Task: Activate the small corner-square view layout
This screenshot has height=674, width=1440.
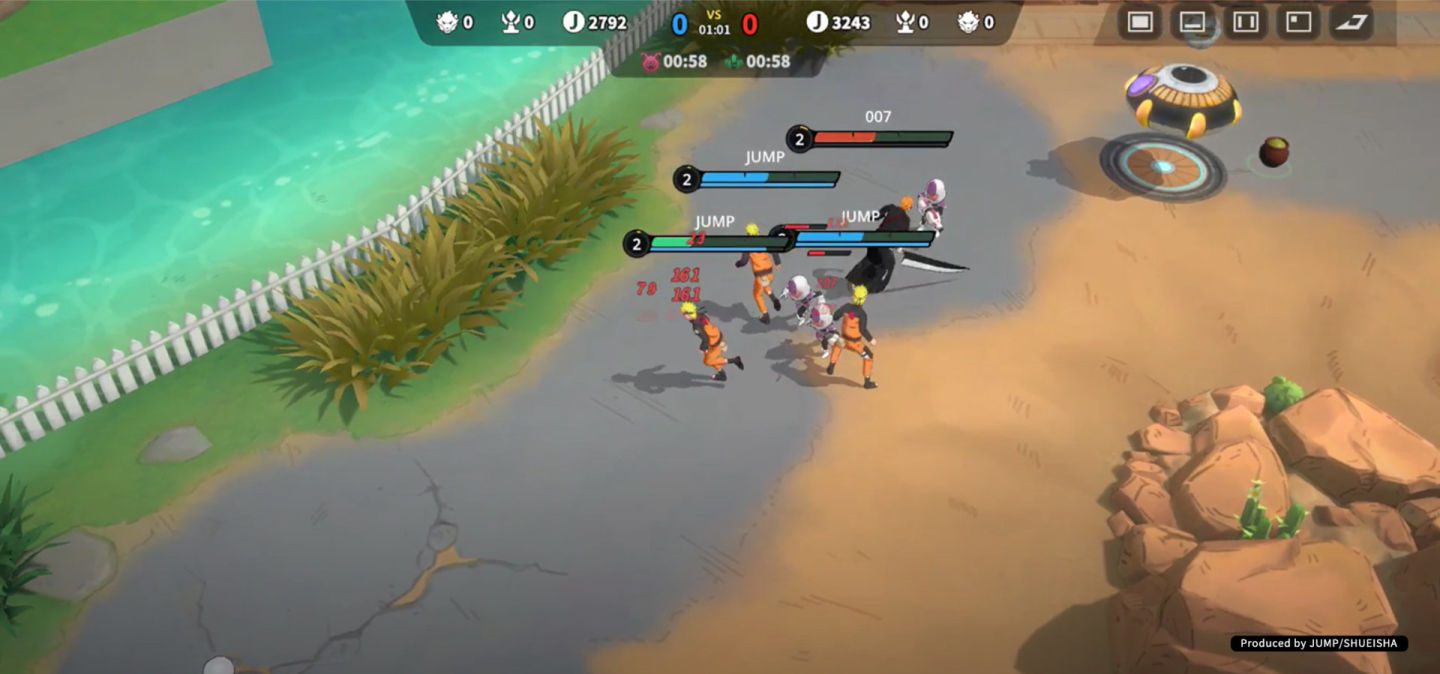Action: tap(1299, 22)
